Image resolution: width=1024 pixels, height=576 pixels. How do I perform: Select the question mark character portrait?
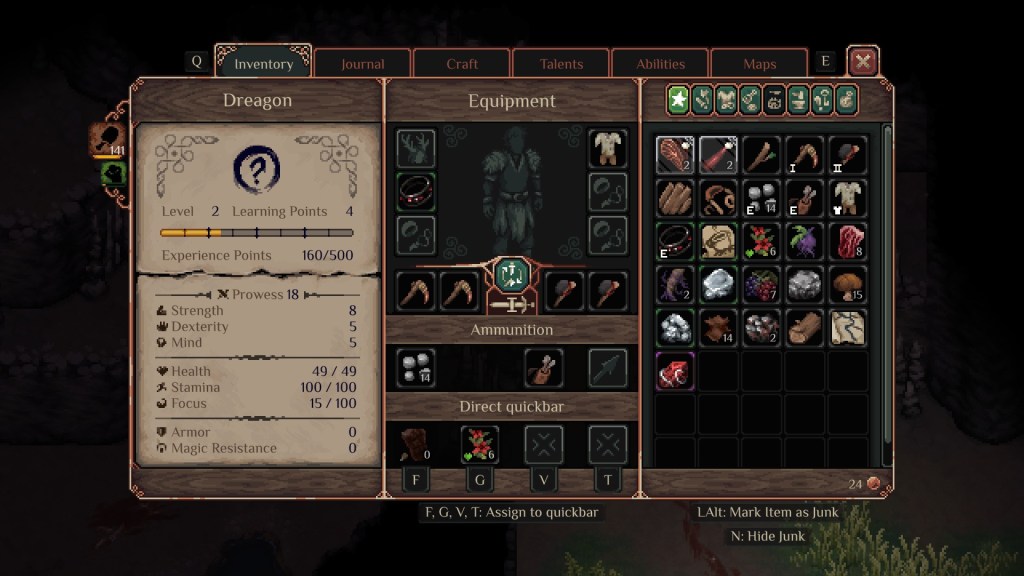[x=256, y=170]
